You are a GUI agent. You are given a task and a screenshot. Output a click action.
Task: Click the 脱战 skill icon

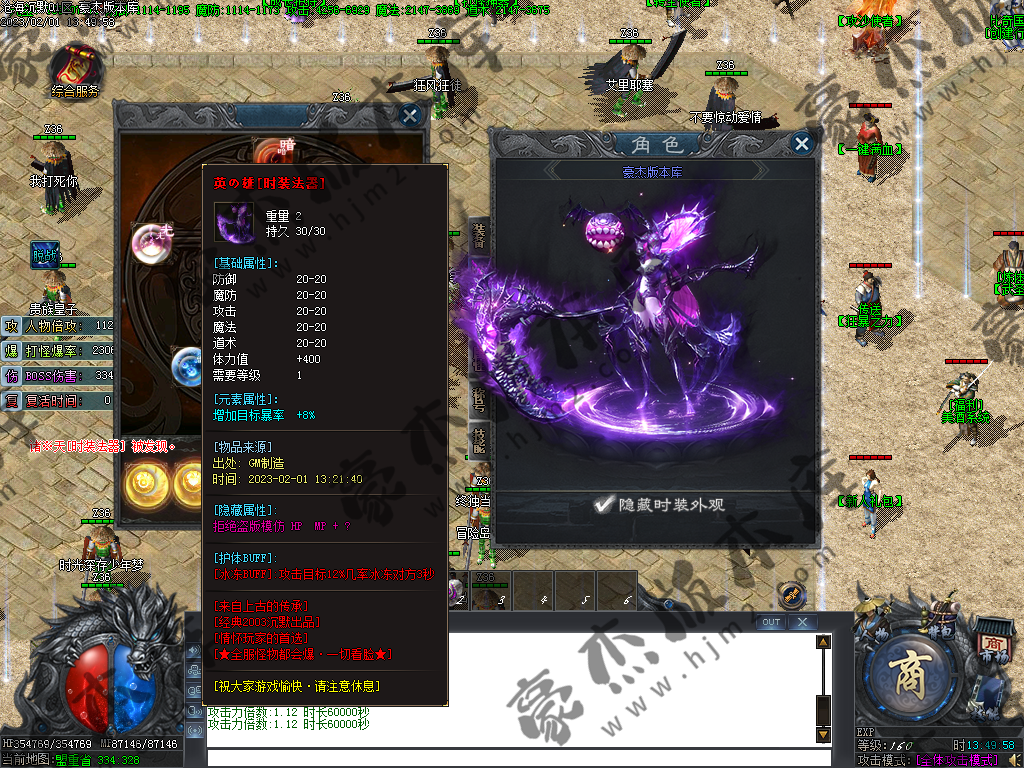coord(45,256)
